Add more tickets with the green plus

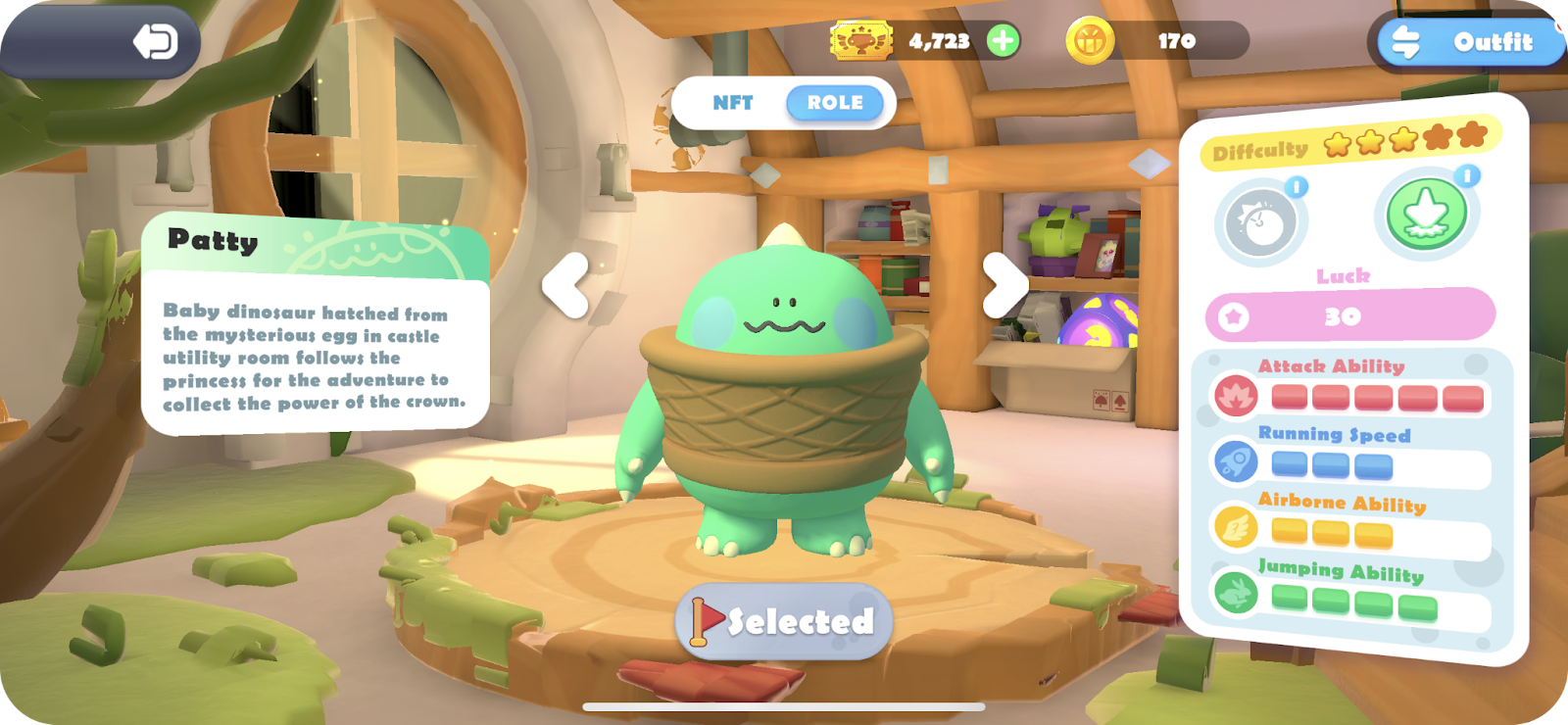coord(1003,41)
